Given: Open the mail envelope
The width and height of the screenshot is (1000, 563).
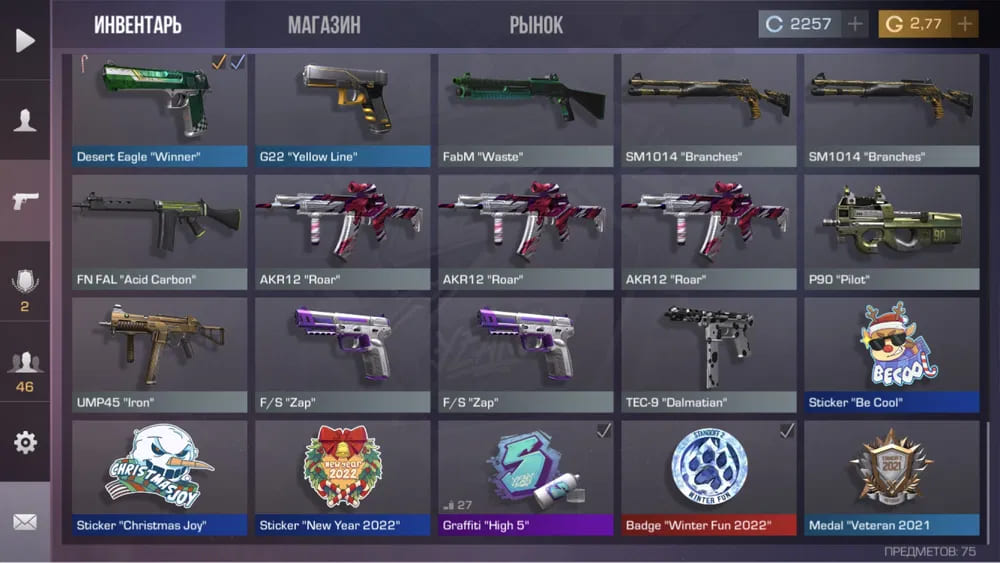Looking at the screenshot, I should 25,522.
